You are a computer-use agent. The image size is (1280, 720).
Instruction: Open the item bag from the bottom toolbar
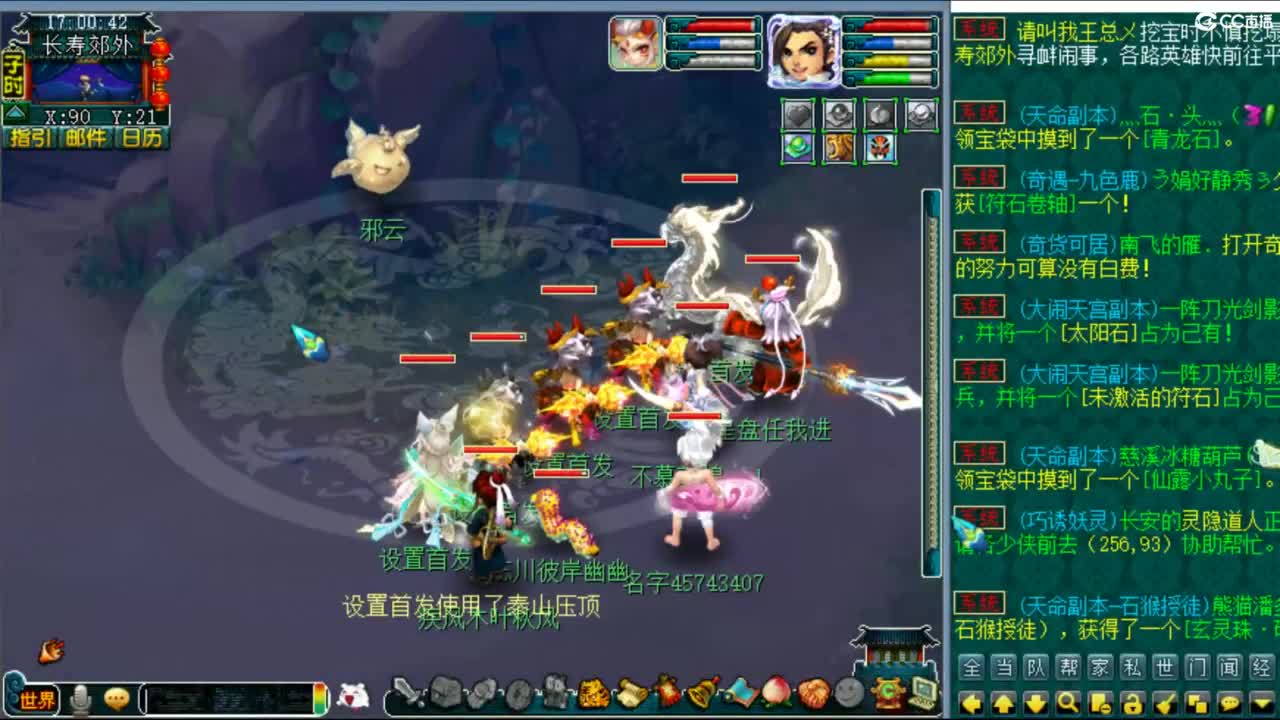click(x=448, y=693)
